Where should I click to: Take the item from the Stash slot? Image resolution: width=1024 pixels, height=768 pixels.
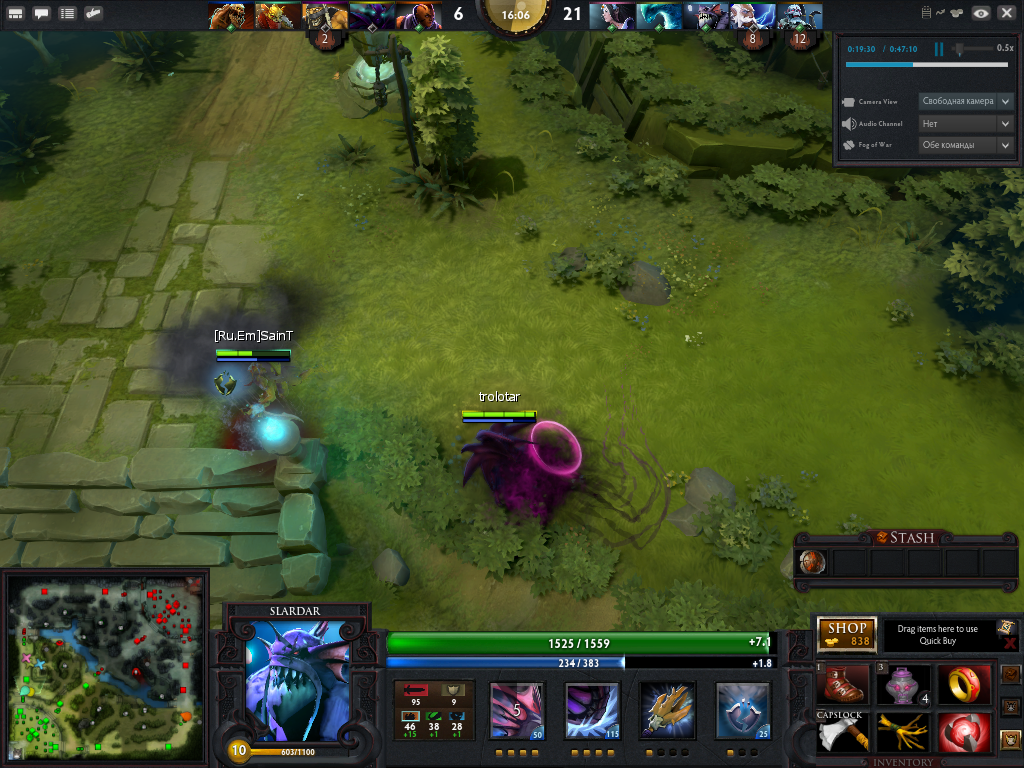coord(813,563)
